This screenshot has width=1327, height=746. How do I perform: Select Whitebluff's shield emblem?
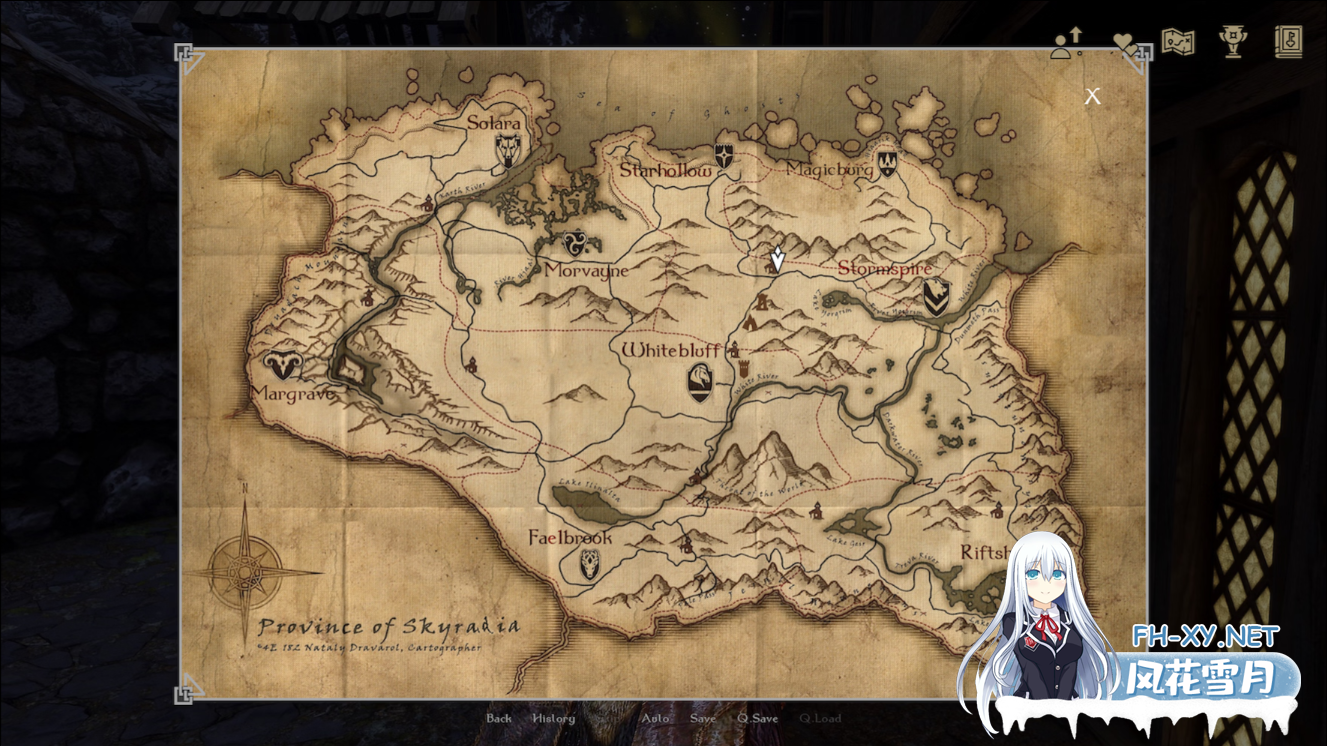700,380
